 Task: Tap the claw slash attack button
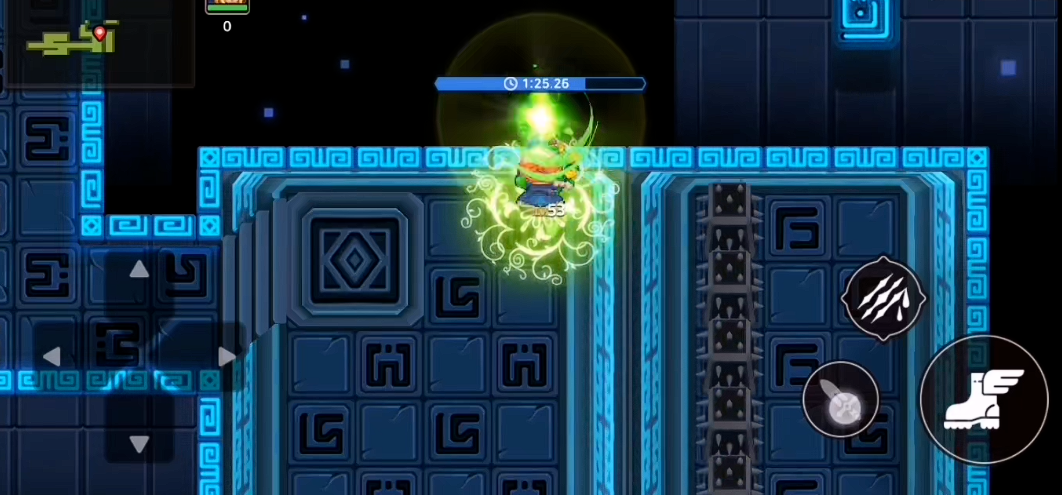coord(883,298)
